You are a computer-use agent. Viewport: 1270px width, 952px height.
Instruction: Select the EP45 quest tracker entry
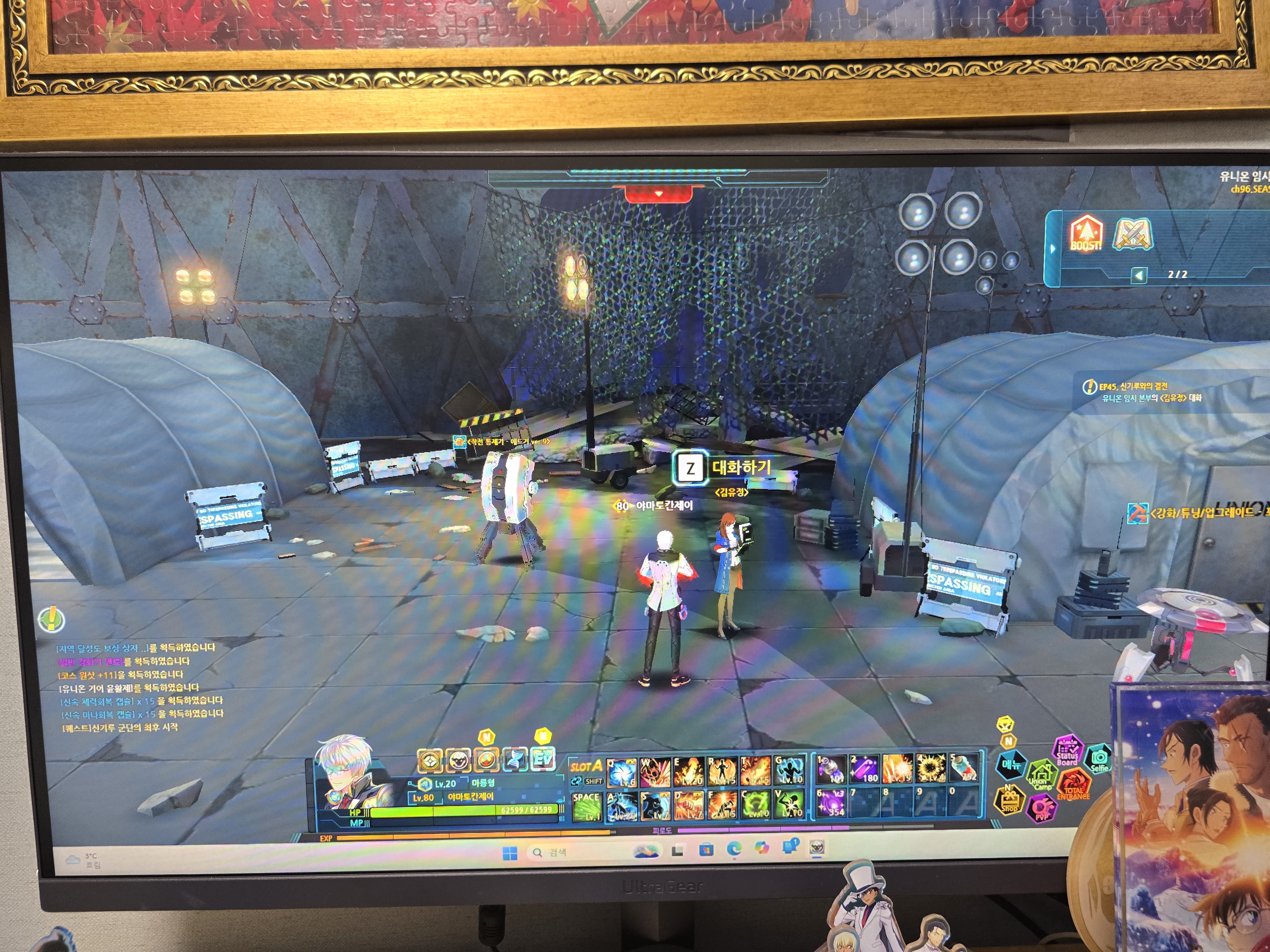point(1143,392)
